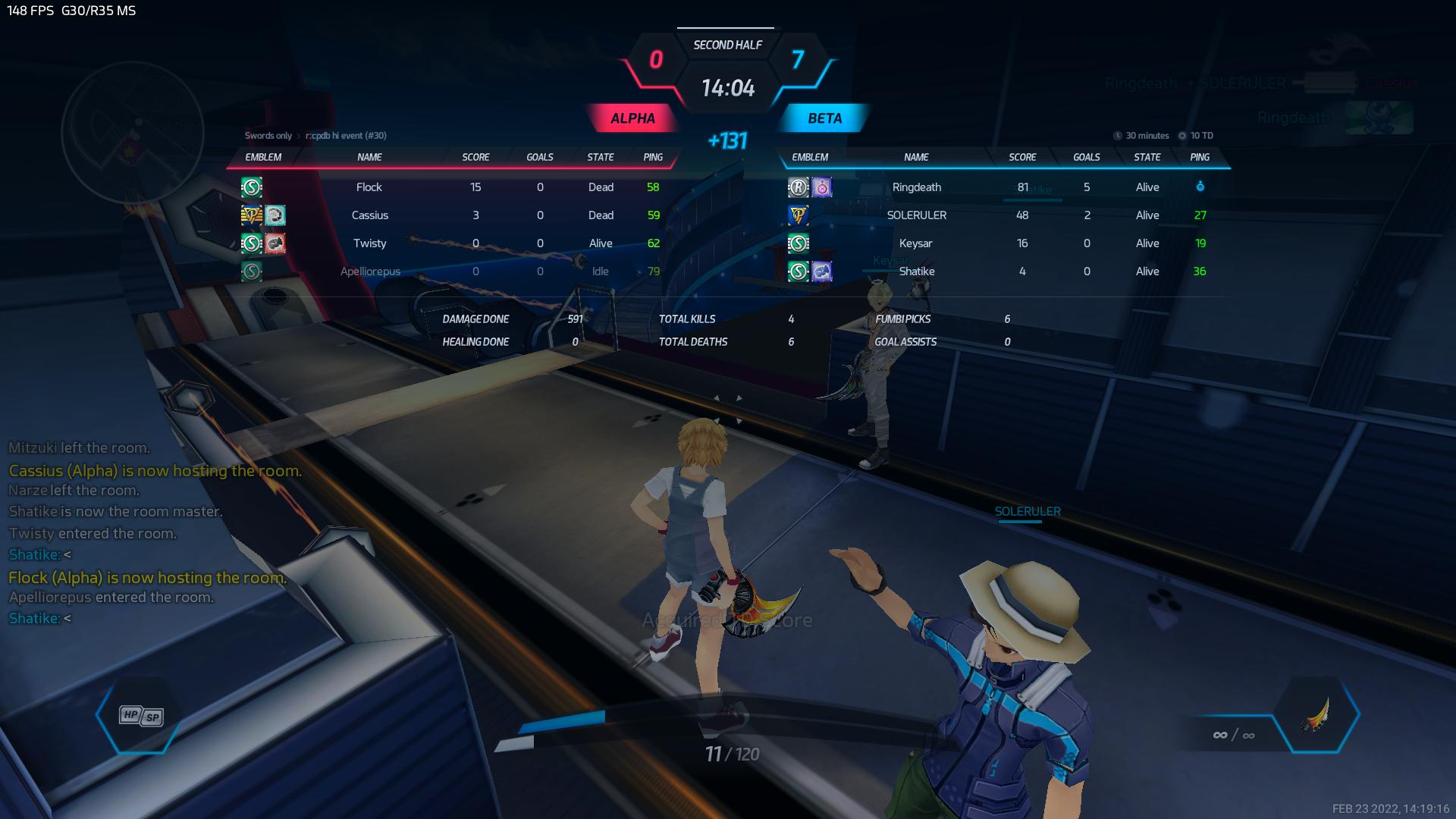
Task: Select Ringdeath's row on Beta team
Action: (916, 187)
